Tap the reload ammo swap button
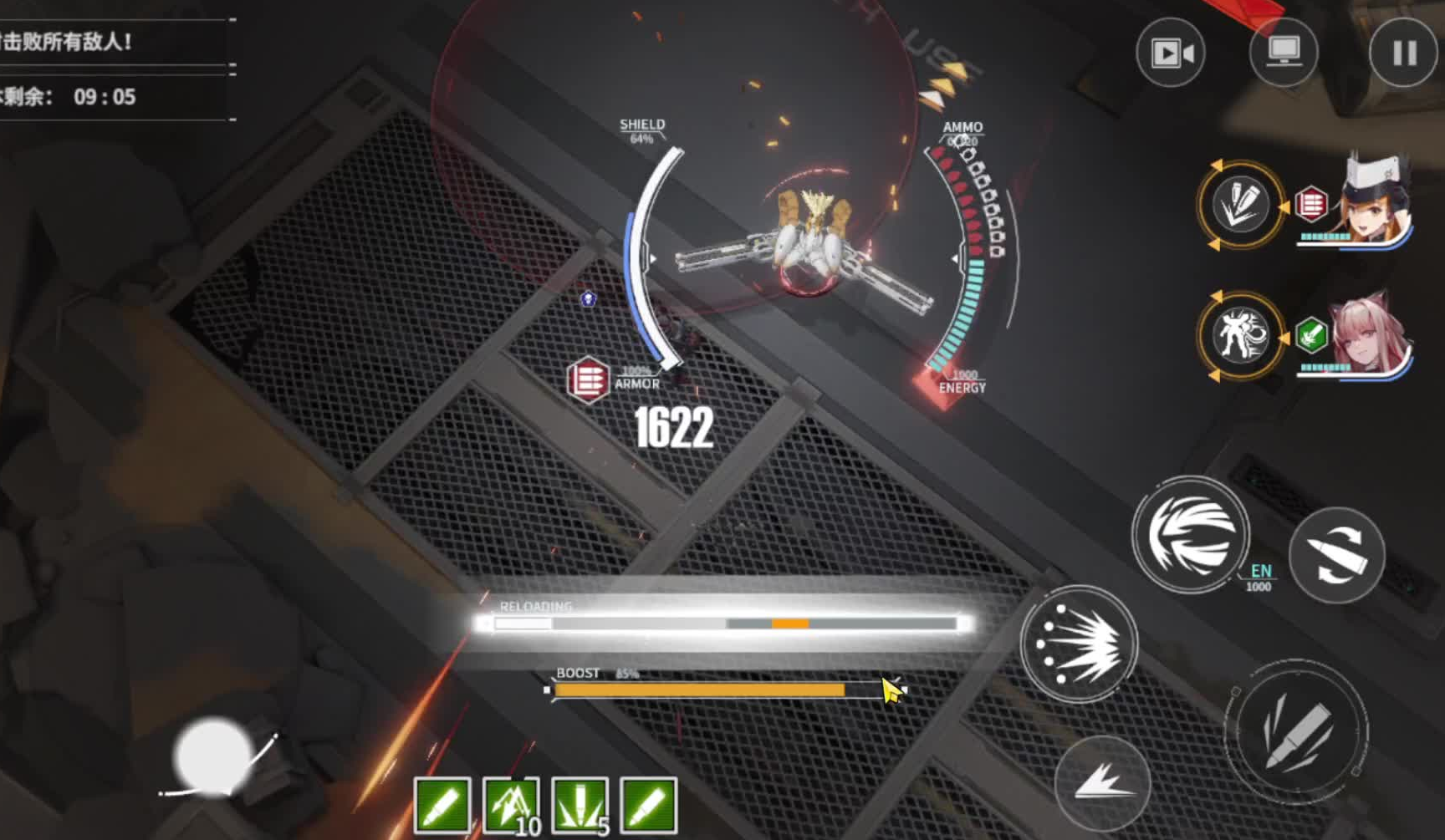1445x840 pixels. click(1336, 555)
